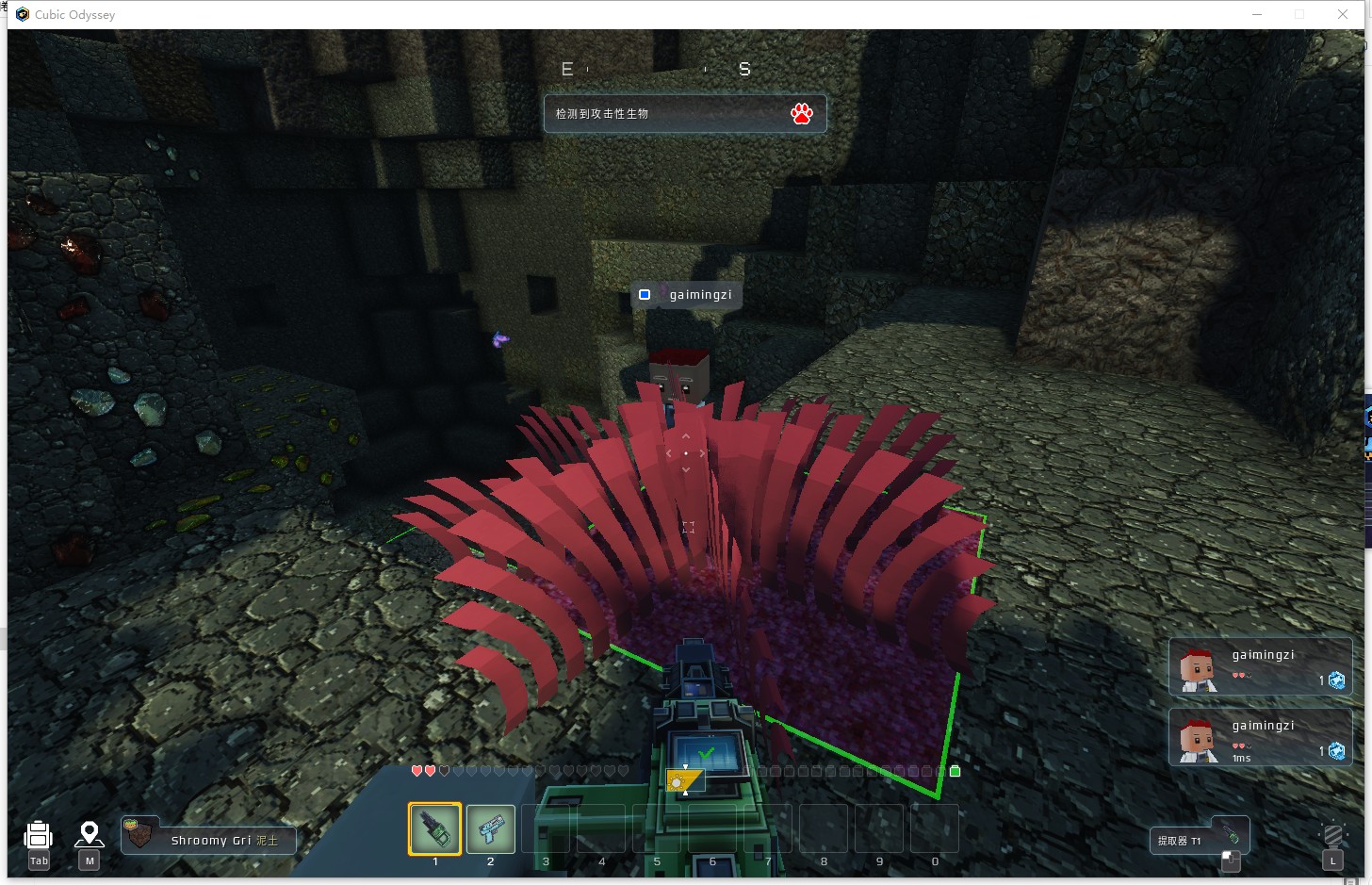Select the top gaimingzi player card
The width and height of the screenshot is (1372, 885).
1260,666
